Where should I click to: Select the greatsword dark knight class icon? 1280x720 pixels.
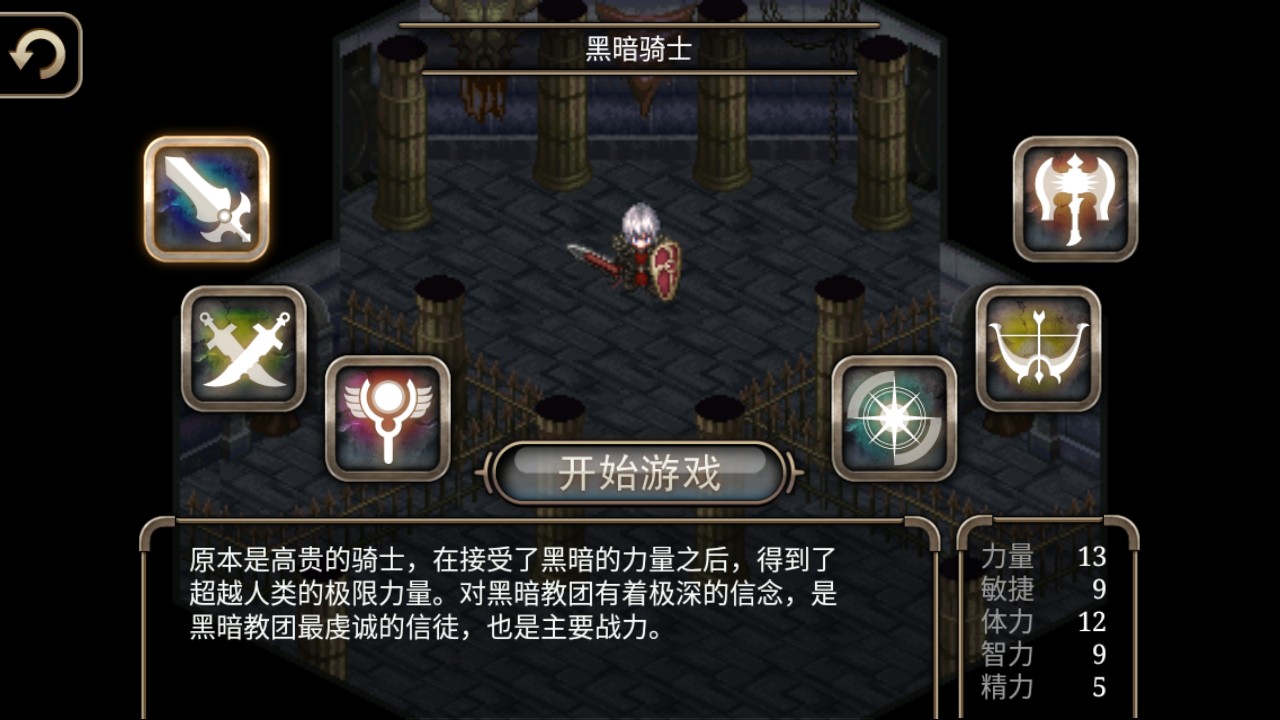205,196
